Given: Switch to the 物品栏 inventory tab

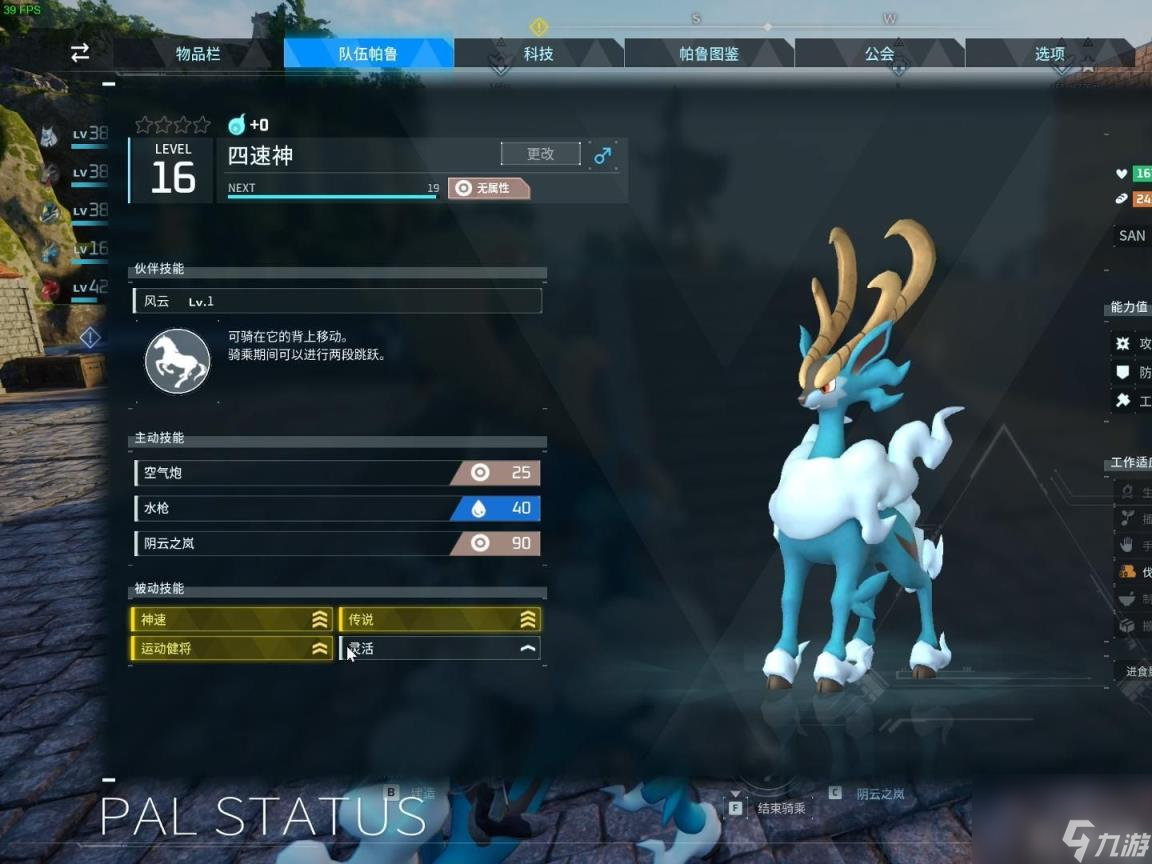Looking at the screenshot, I should [x=198, y=54].
